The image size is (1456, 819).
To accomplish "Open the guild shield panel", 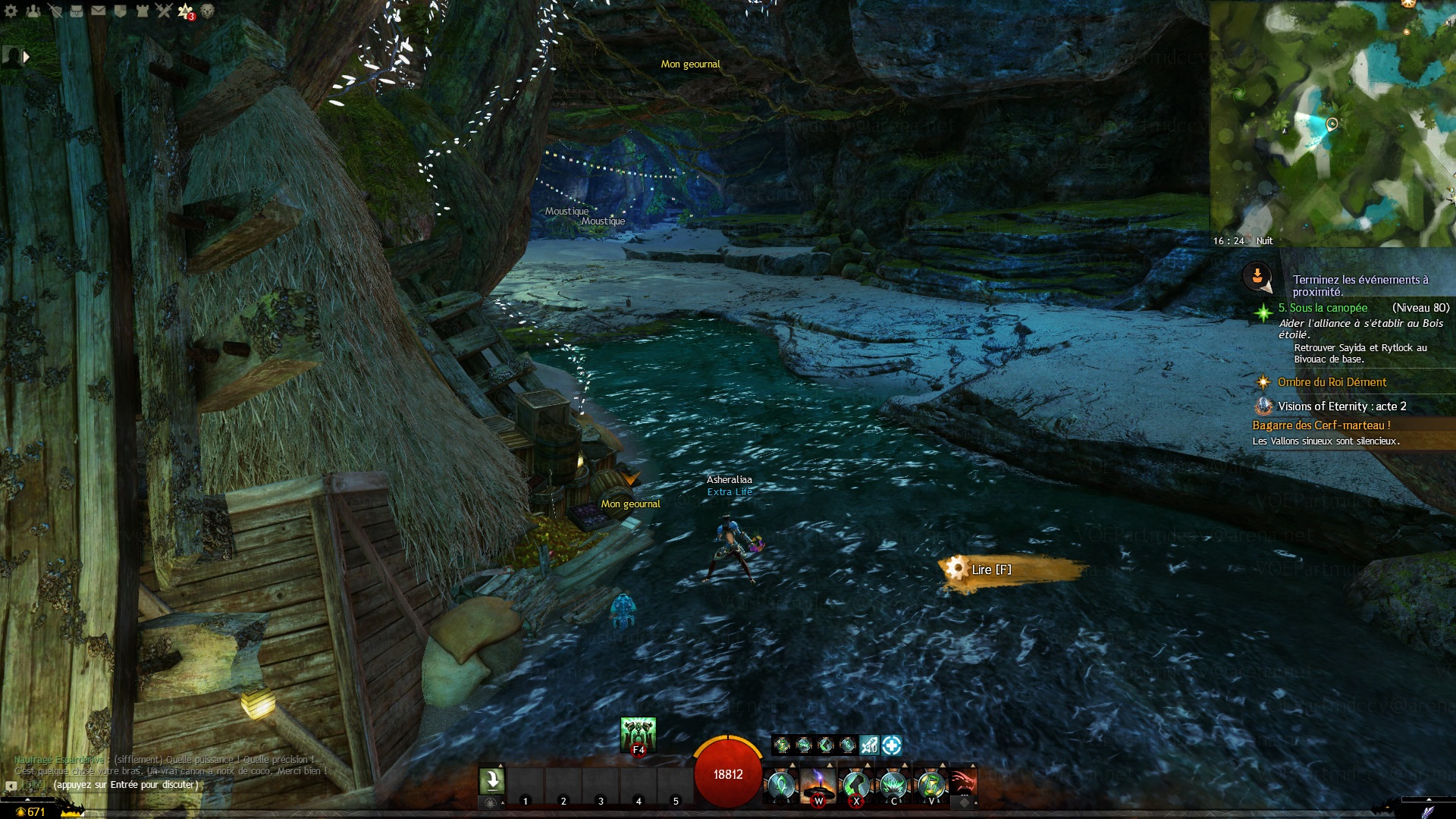I will coord(120,11).
